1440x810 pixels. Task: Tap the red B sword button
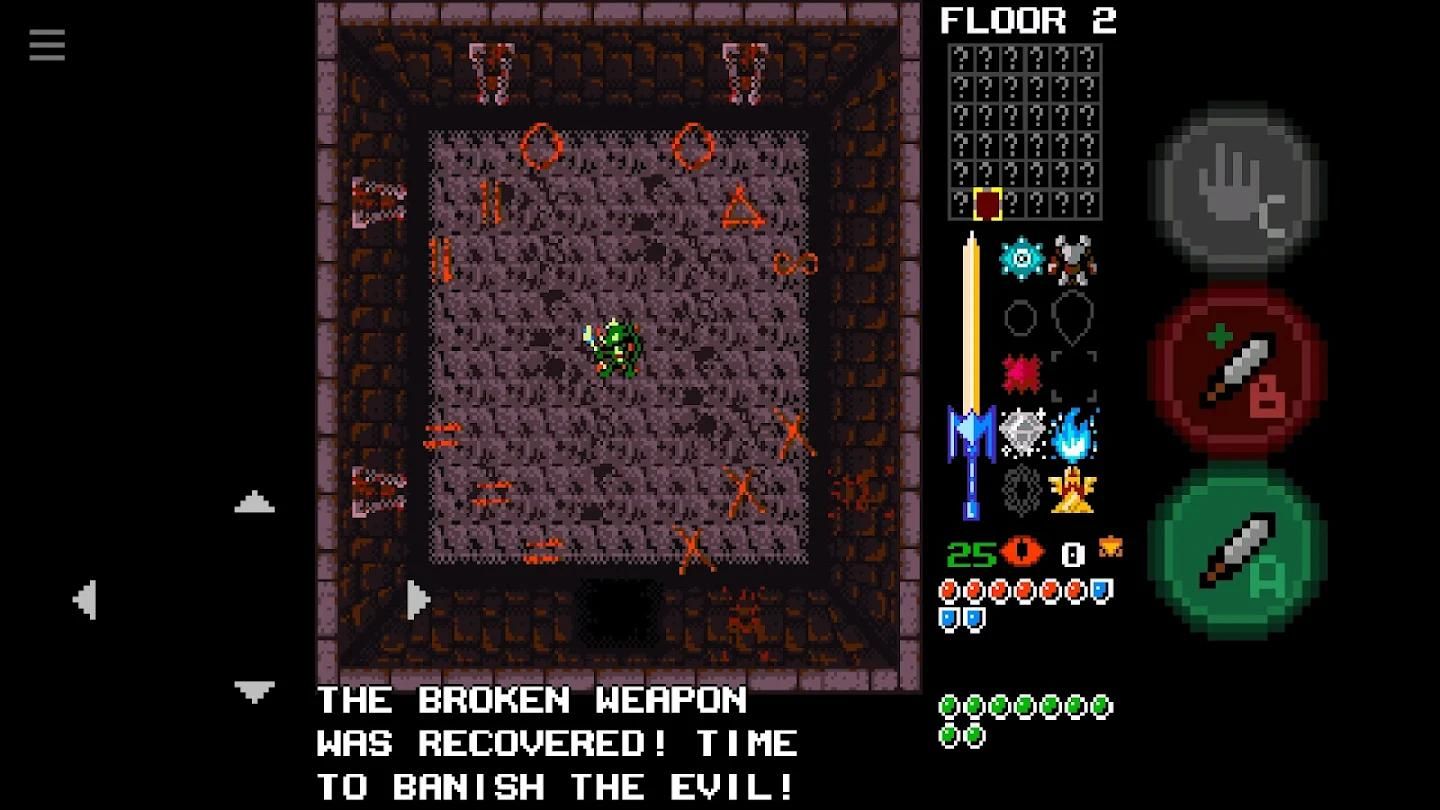pyautogui.click(x=1239, y=372)
